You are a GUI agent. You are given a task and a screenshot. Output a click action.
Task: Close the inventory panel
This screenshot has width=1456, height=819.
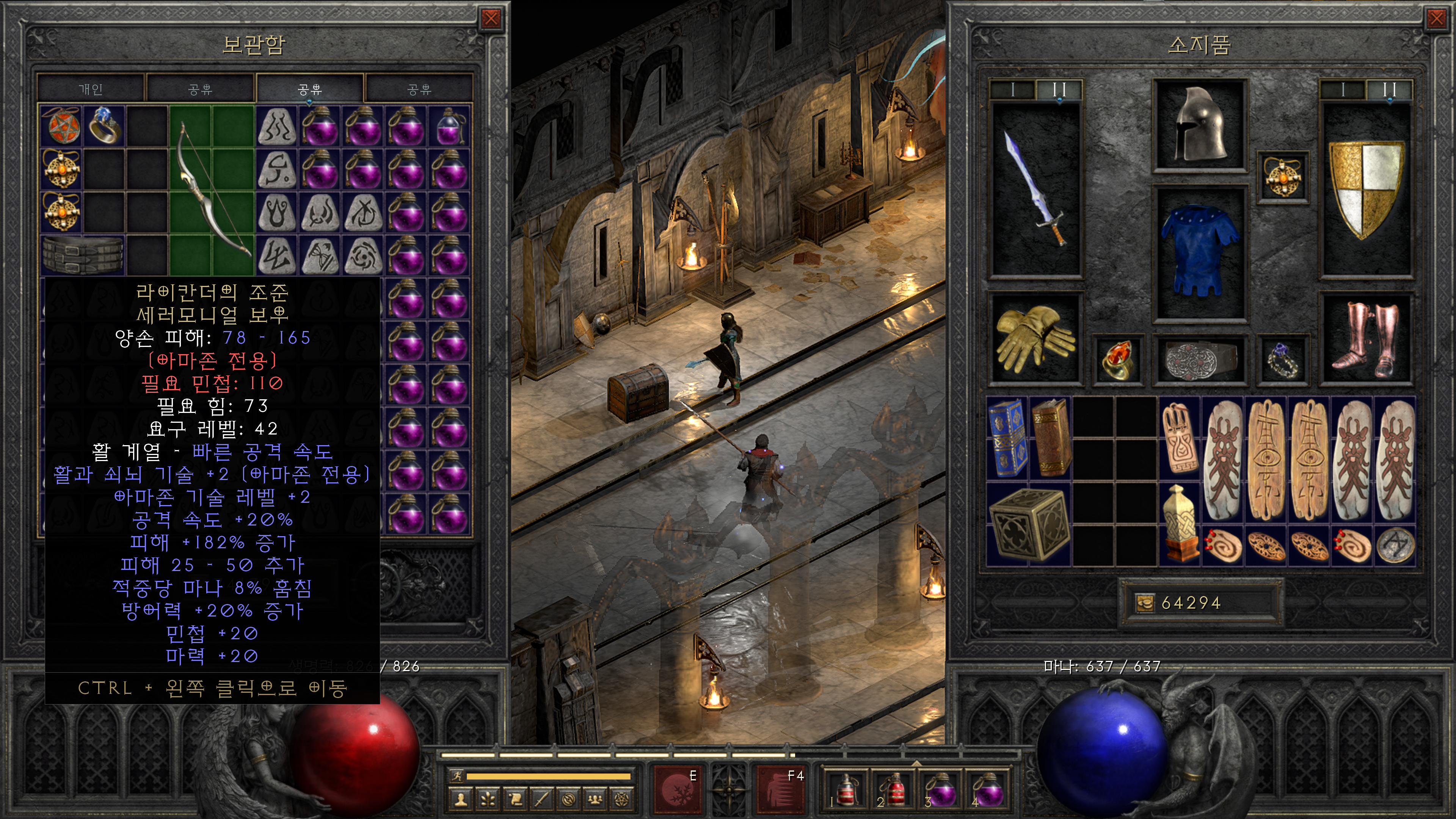point(1436,19)
